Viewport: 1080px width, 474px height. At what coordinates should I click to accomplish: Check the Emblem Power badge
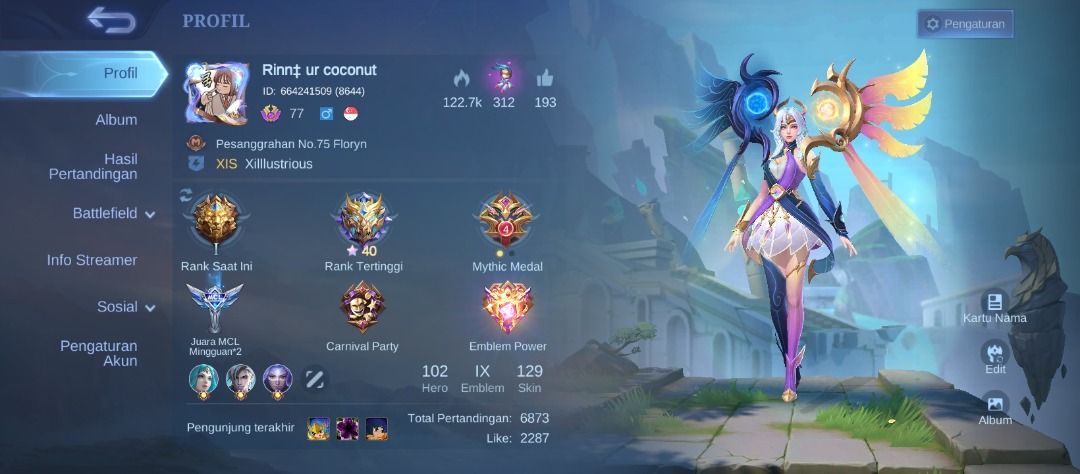click(x=507, y=306)
